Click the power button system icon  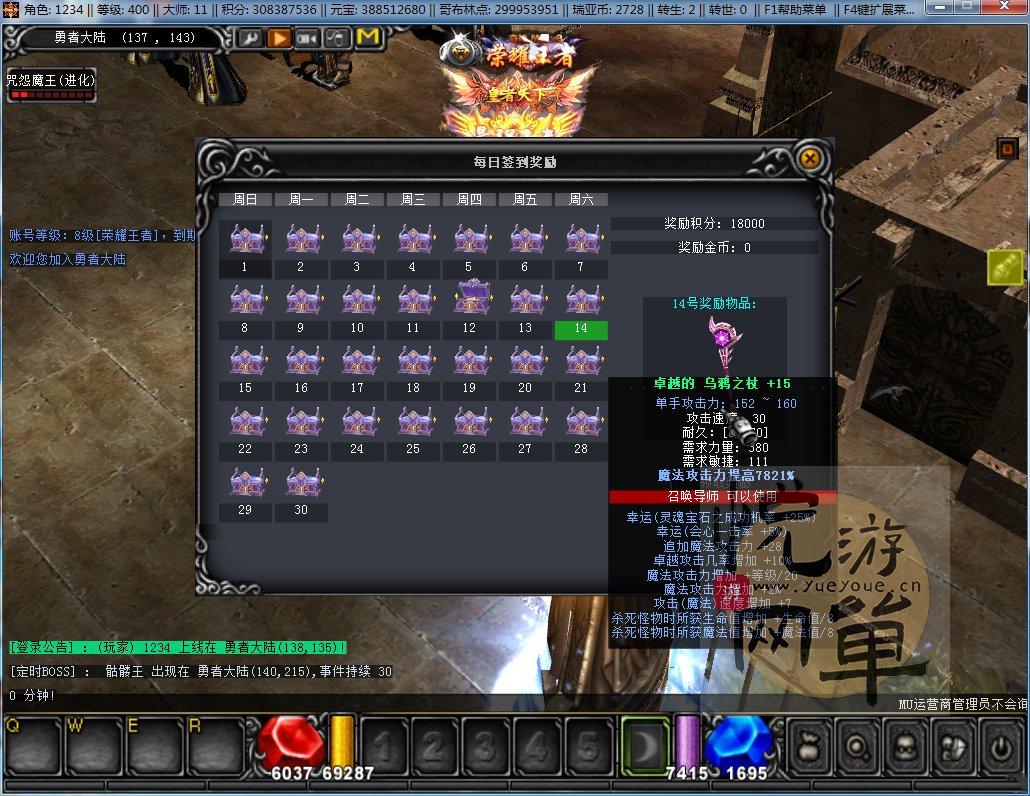point(1000,745)
